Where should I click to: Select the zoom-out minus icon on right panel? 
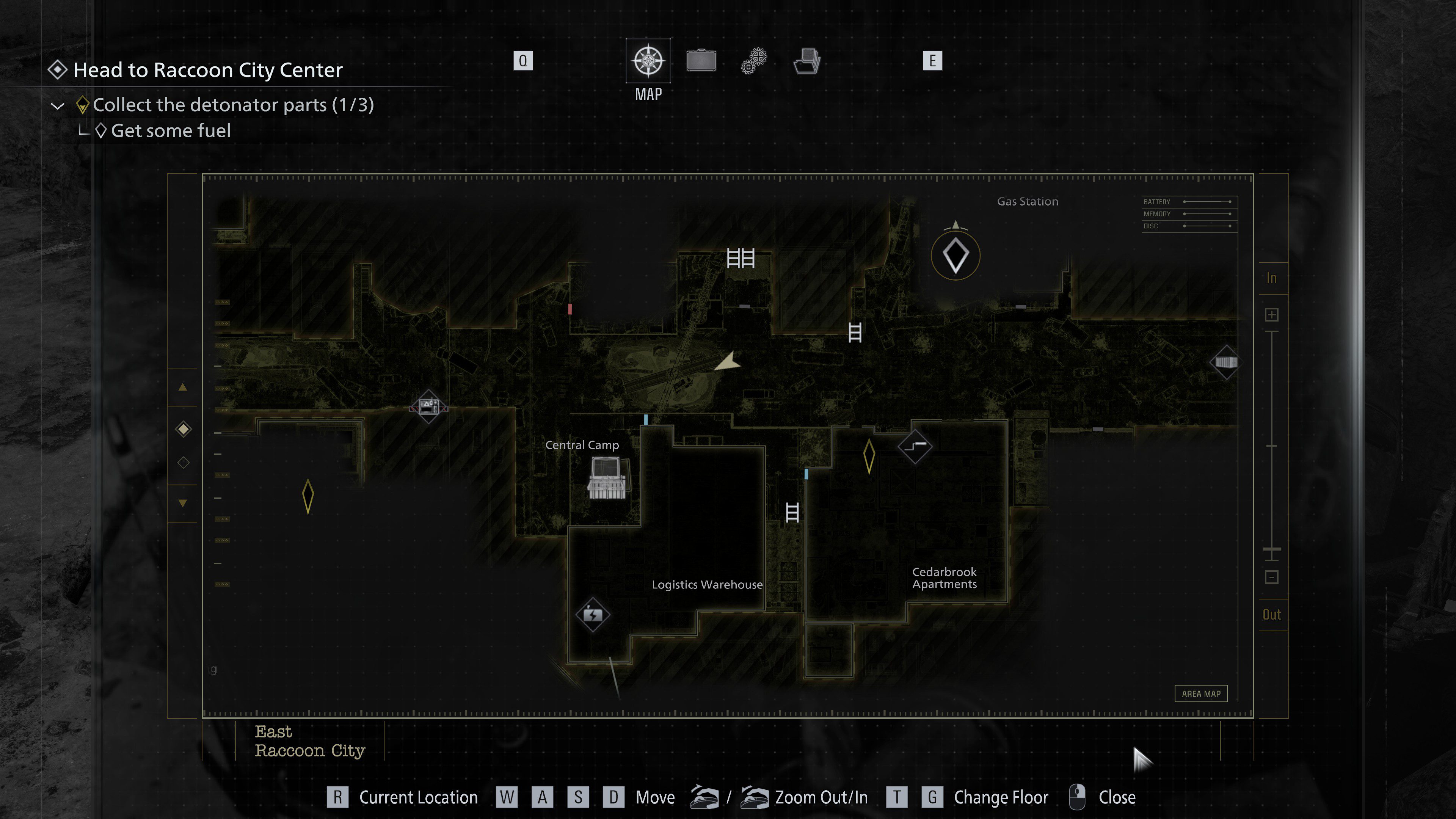(x=1272, y=577)
